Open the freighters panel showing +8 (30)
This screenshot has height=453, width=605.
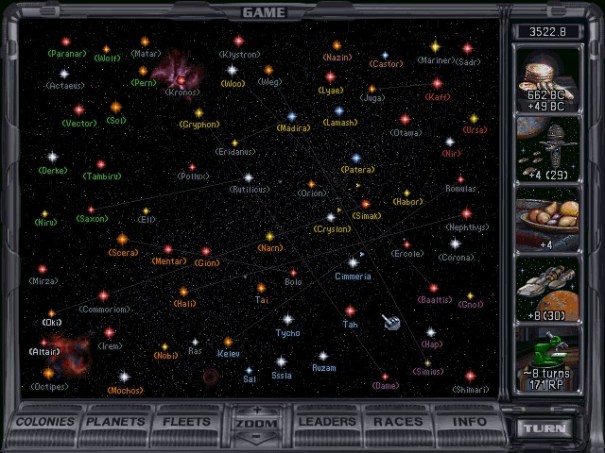[547, 291]
